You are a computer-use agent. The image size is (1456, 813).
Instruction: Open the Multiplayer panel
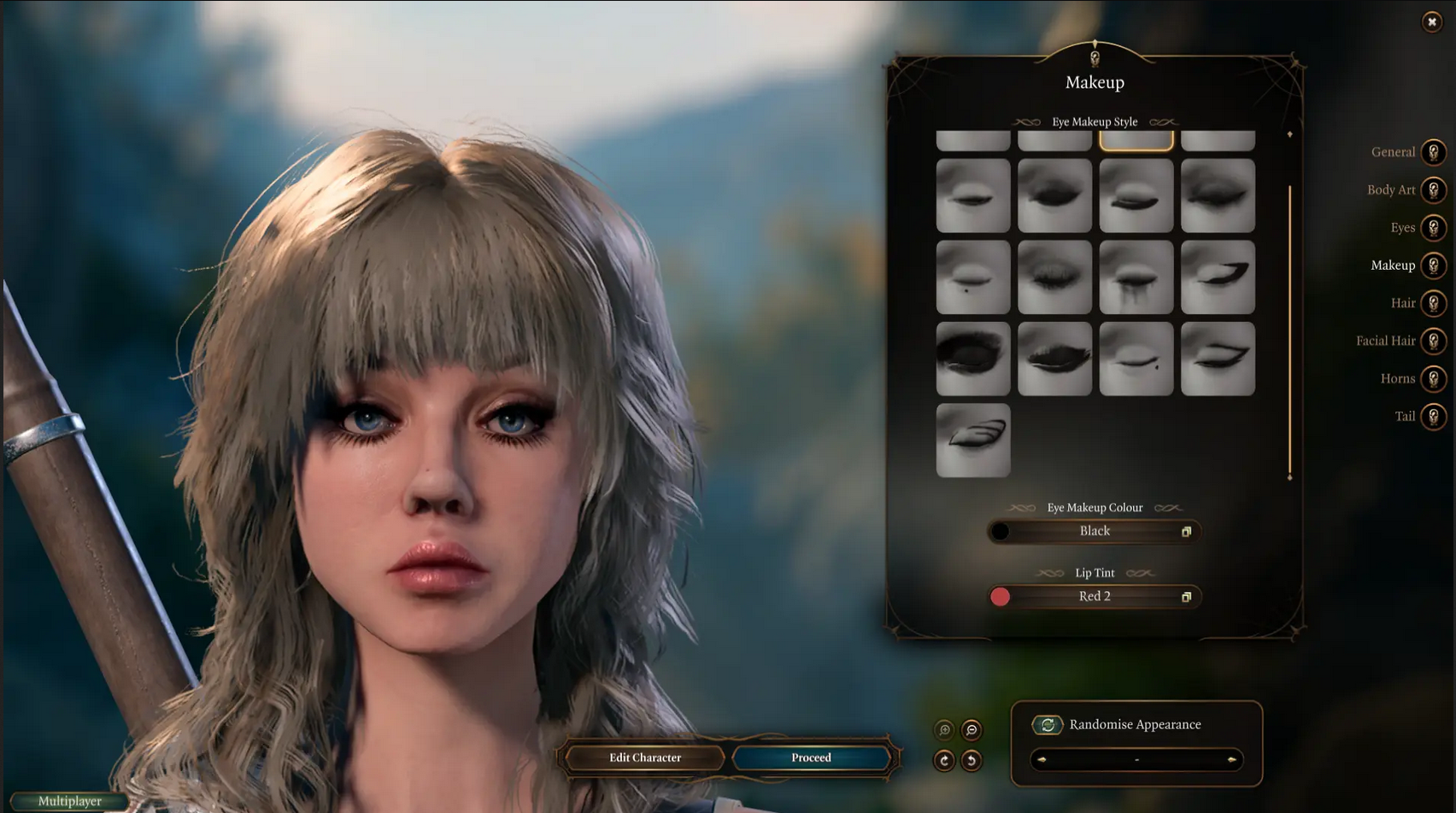click(x=69, y=801)
